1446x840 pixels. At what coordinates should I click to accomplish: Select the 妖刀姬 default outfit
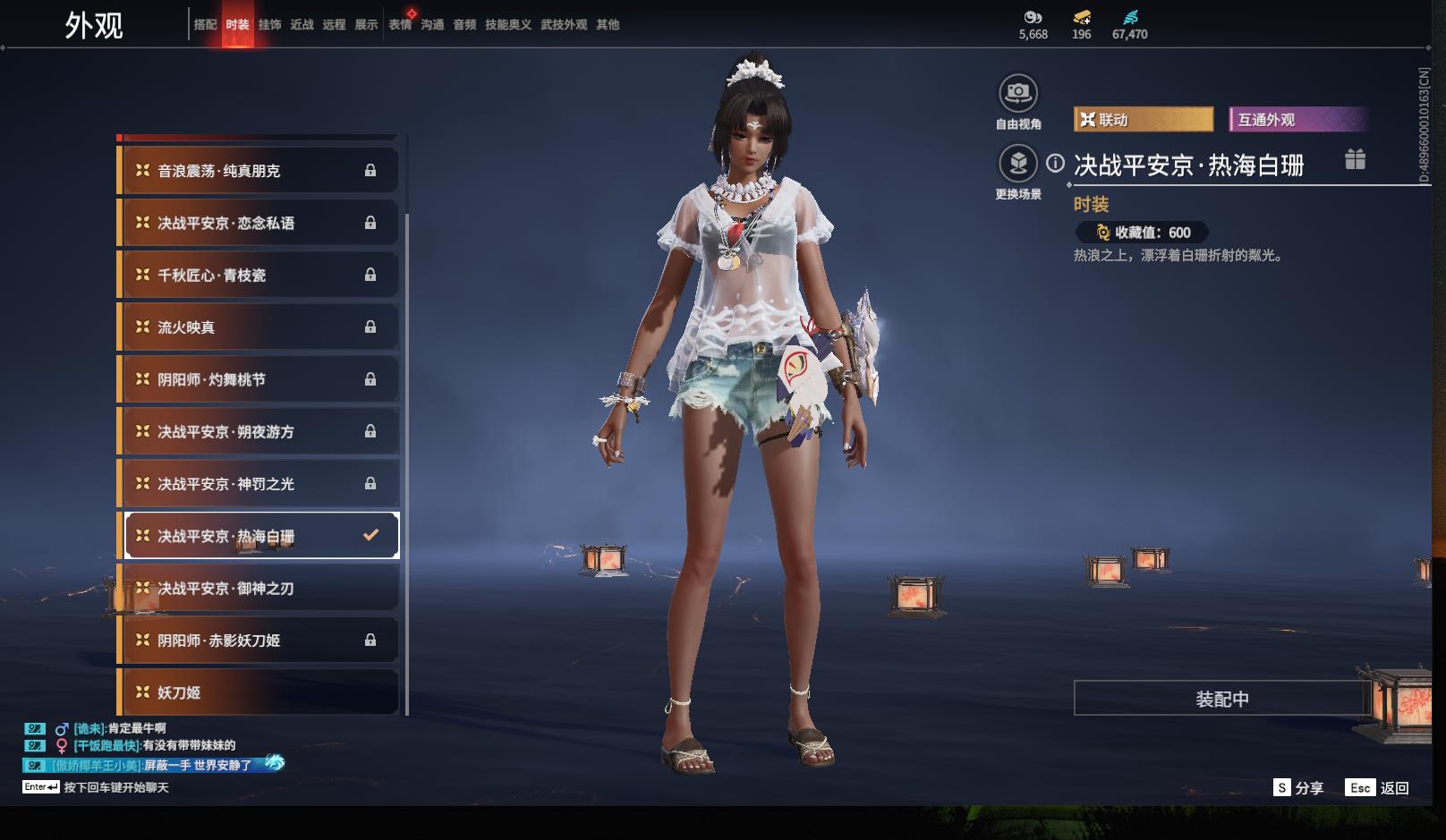(259, 692)
